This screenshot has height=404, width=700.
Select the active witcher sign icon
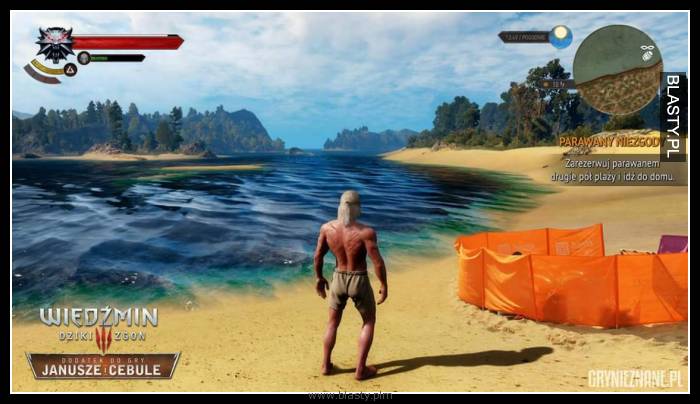point(70,70)
